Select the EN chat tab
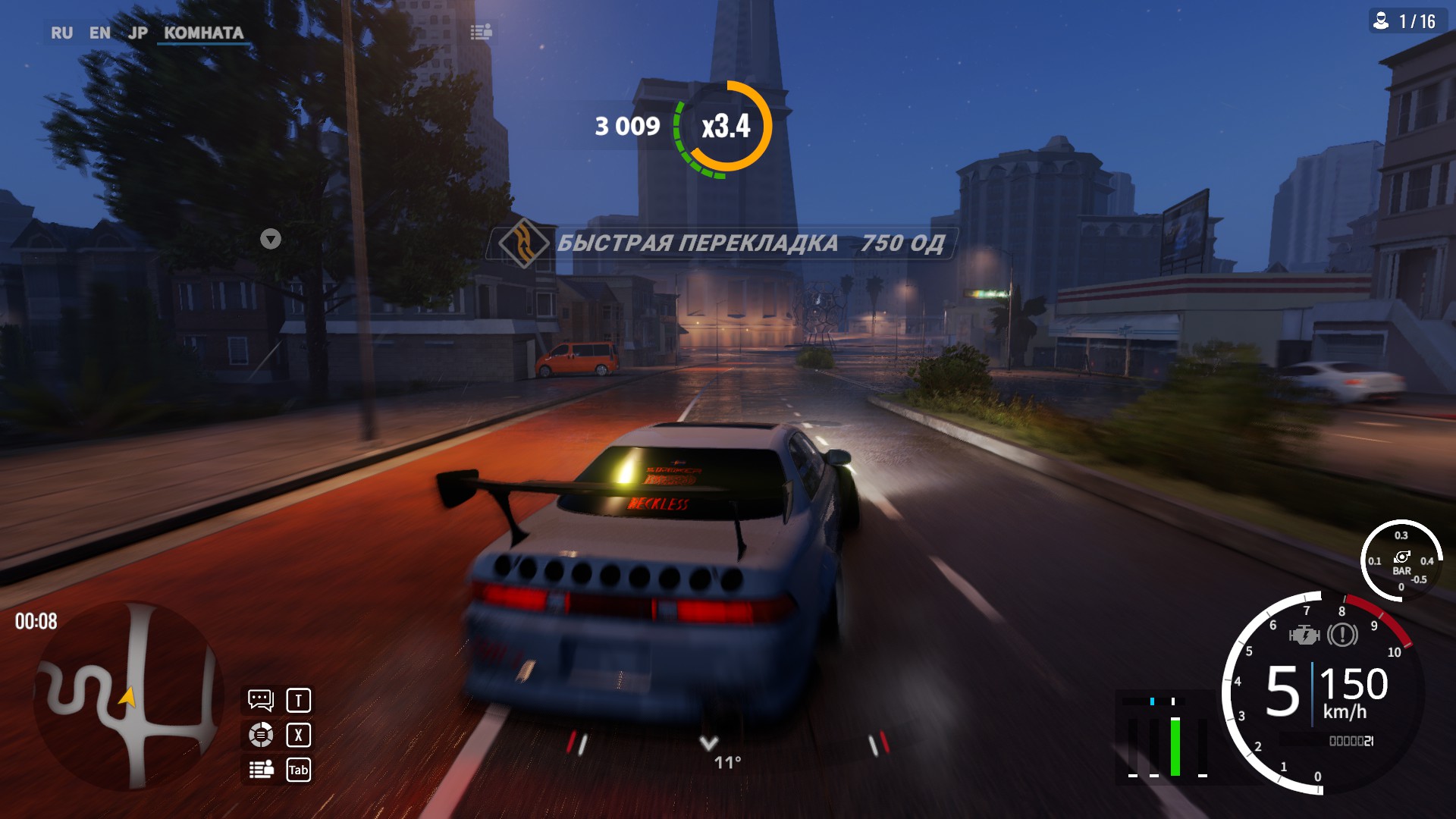This screenshot has width=1456, height=819. tap(99, 33)
